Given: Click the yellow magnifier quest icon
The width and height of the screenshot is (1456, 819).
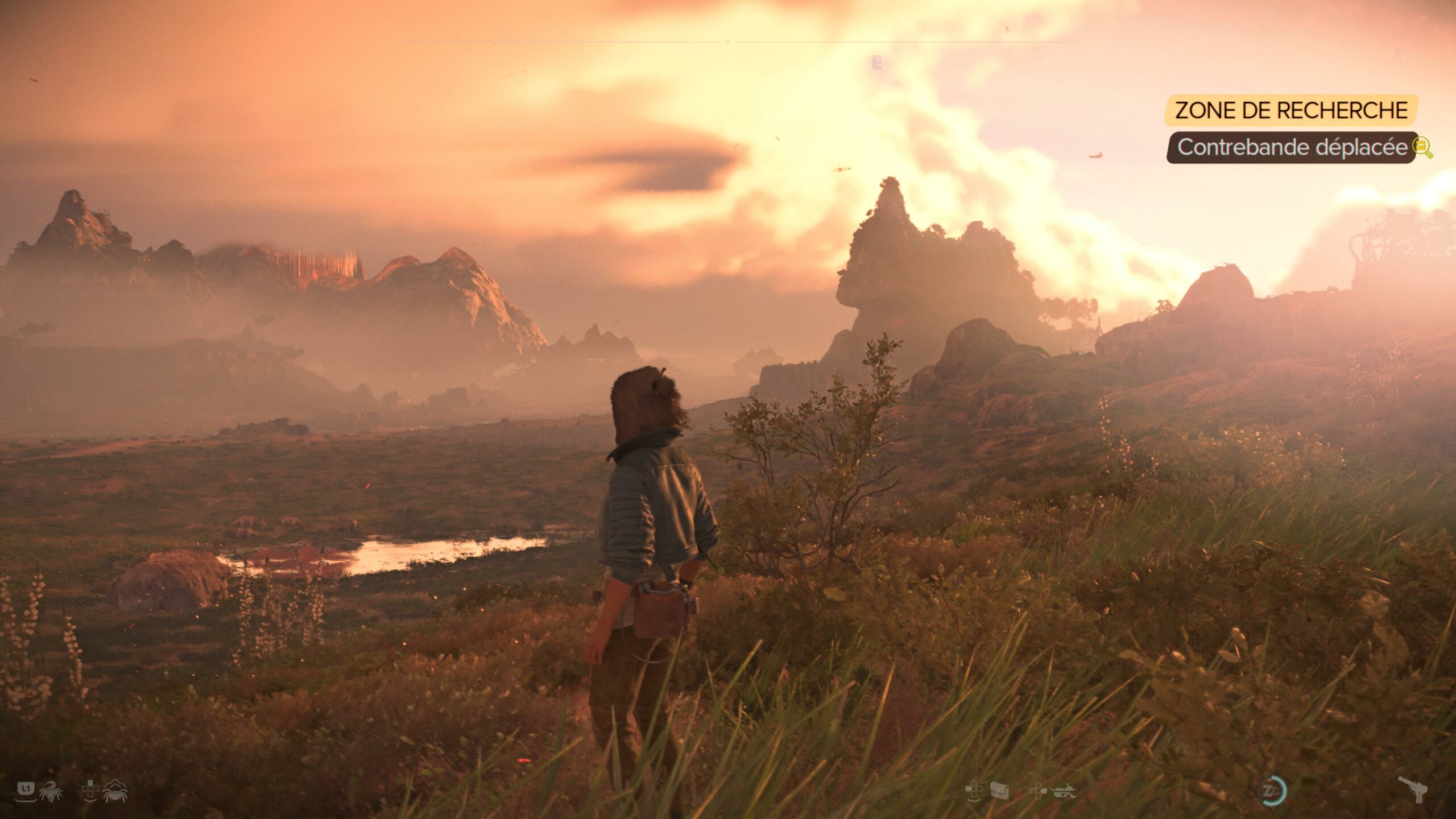Looking at the screenshot, I should 1423,148.
